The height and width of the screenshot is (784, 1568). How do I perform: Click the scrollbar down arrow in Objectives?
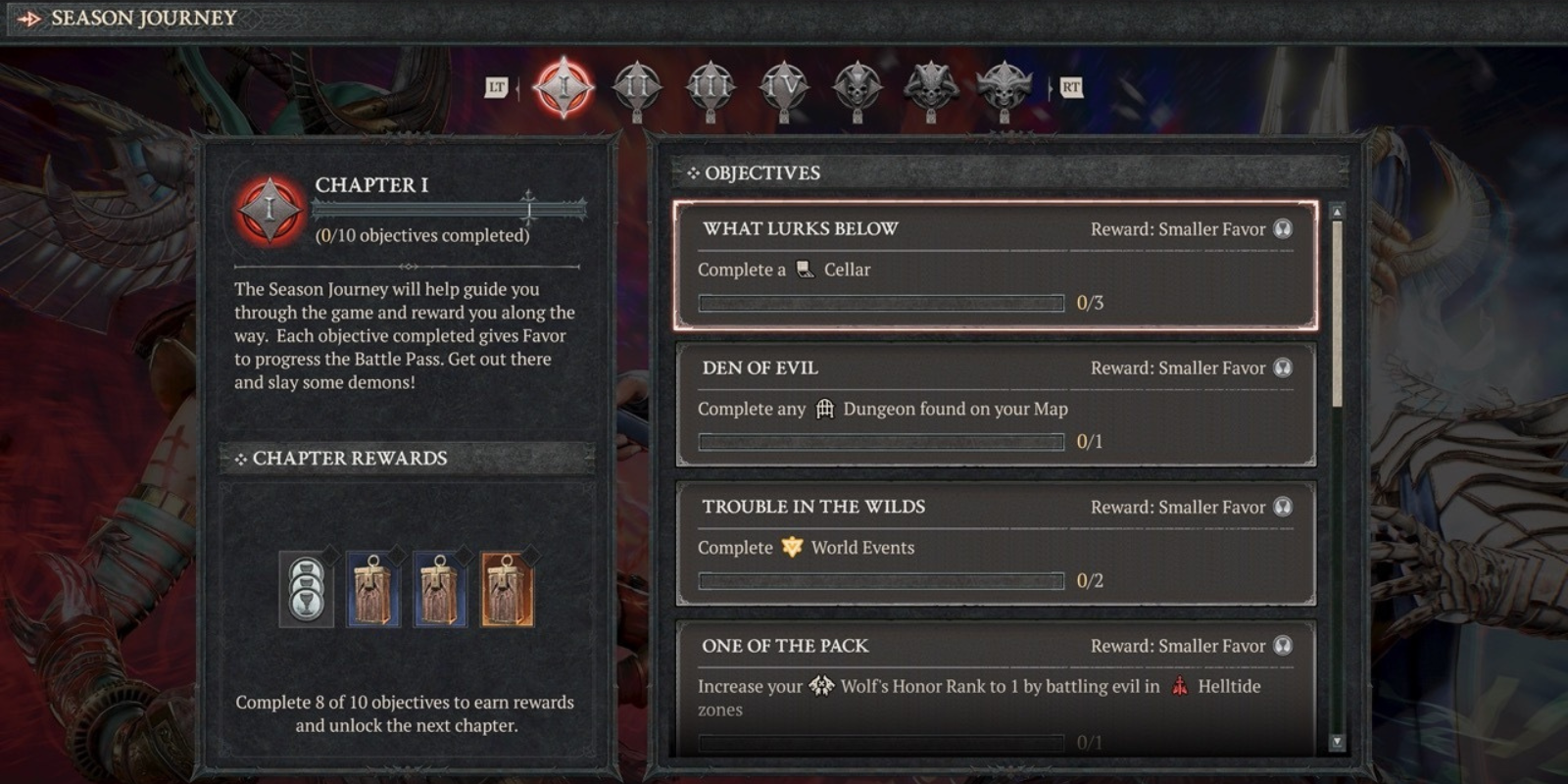[x=1335, y=743]
